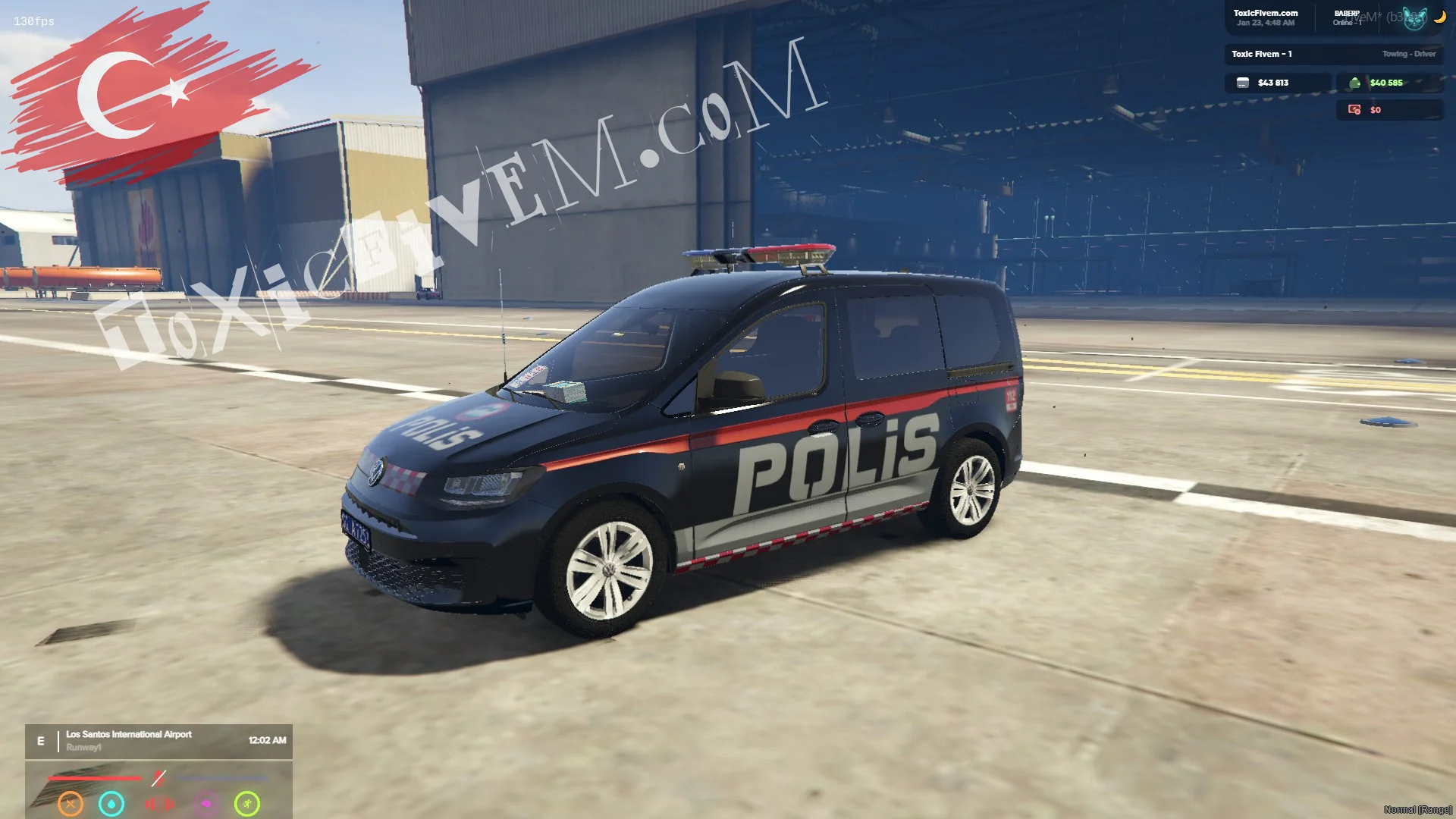Click the pink brain stress icon
This screenshot has height=819, width=1456.
(206, 804)
